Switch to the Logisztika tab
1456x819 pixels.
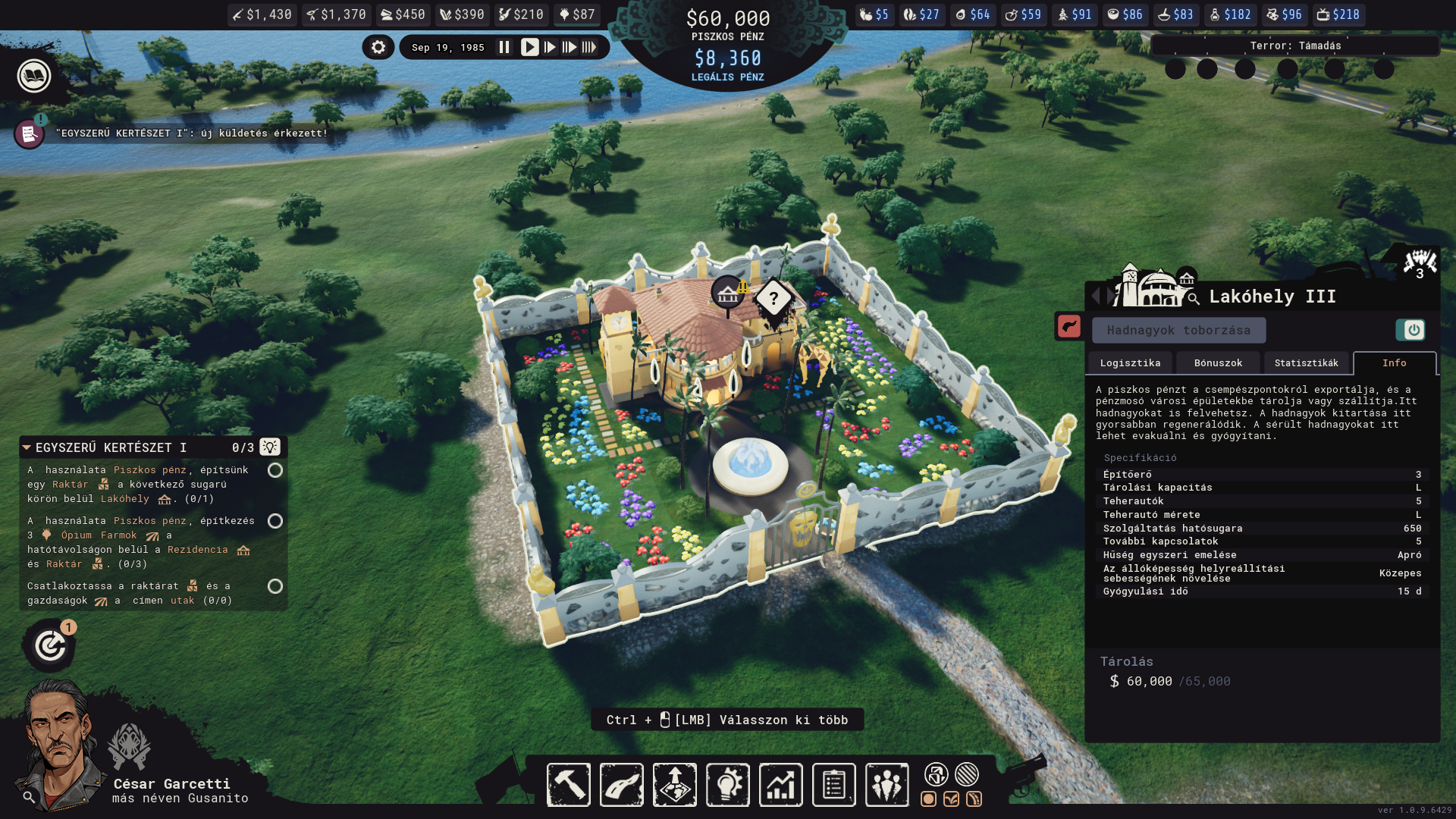click(1130, 363)
